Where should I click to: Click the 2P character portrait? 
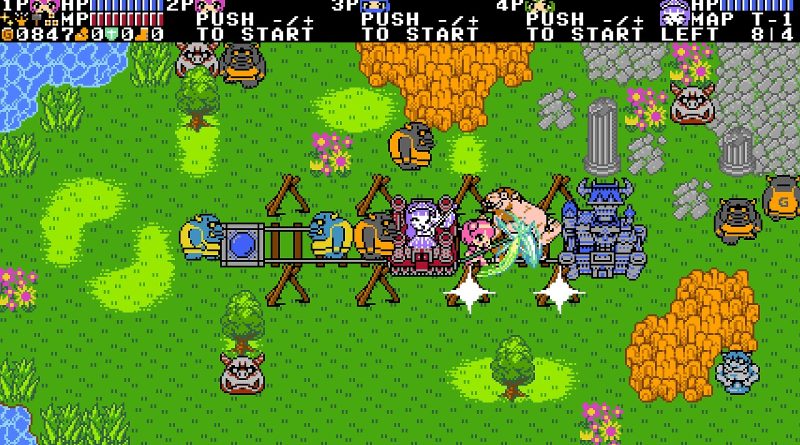click(208, 6)
